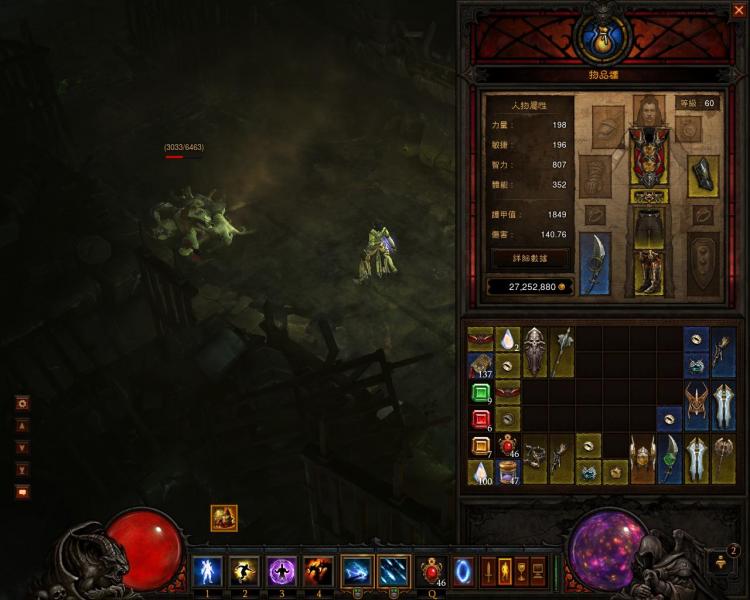Image resolution: width=750 pixels, height=600 pixels.
Task: Activate the first skill on the hotbar
Action: 207,571
